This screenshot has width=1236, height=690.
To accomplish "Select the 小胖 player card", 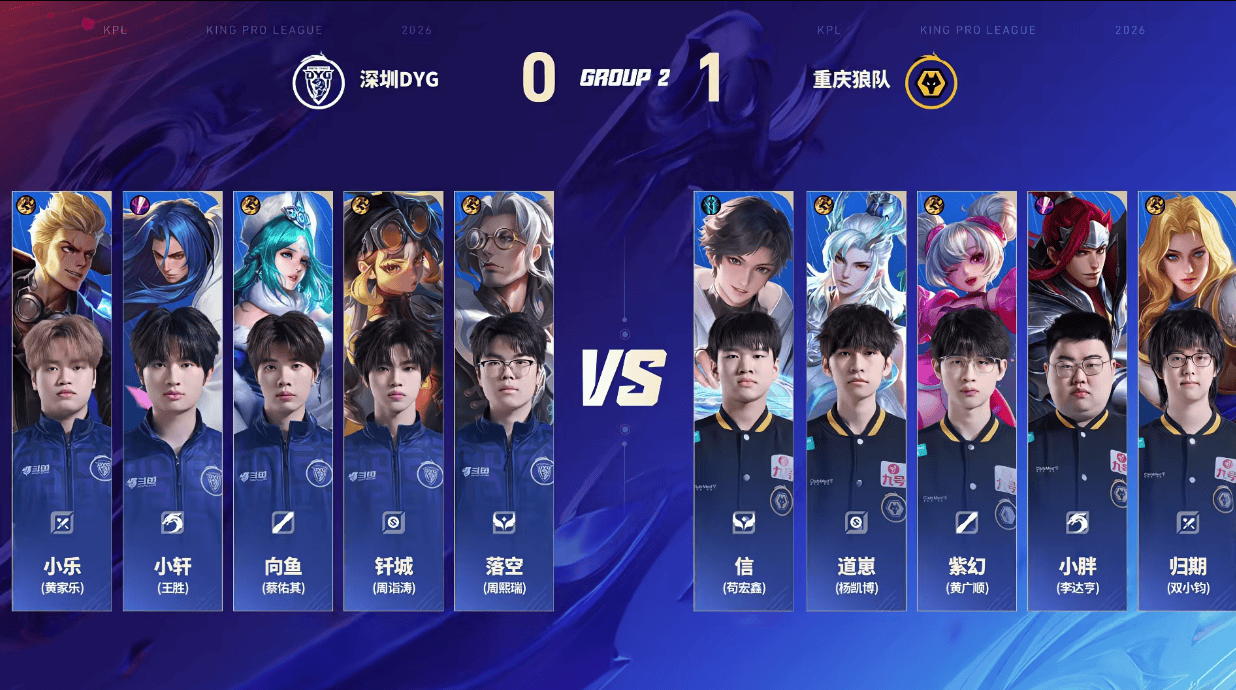I will (x=1078, y=400).
